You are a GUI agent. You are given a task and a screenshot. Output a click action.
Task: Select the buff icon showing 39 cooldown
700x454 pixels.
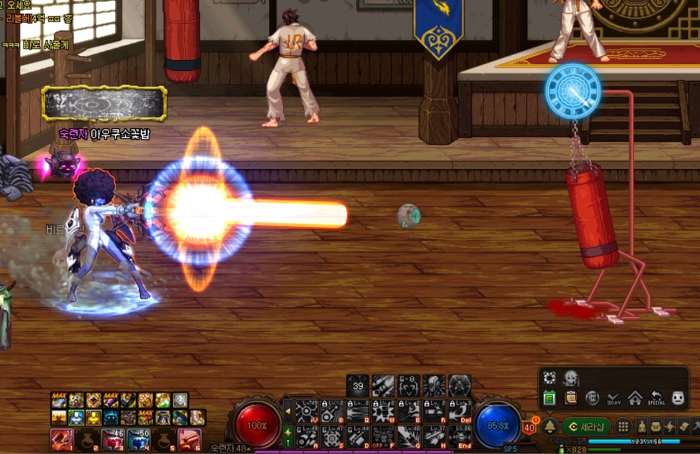359,385
